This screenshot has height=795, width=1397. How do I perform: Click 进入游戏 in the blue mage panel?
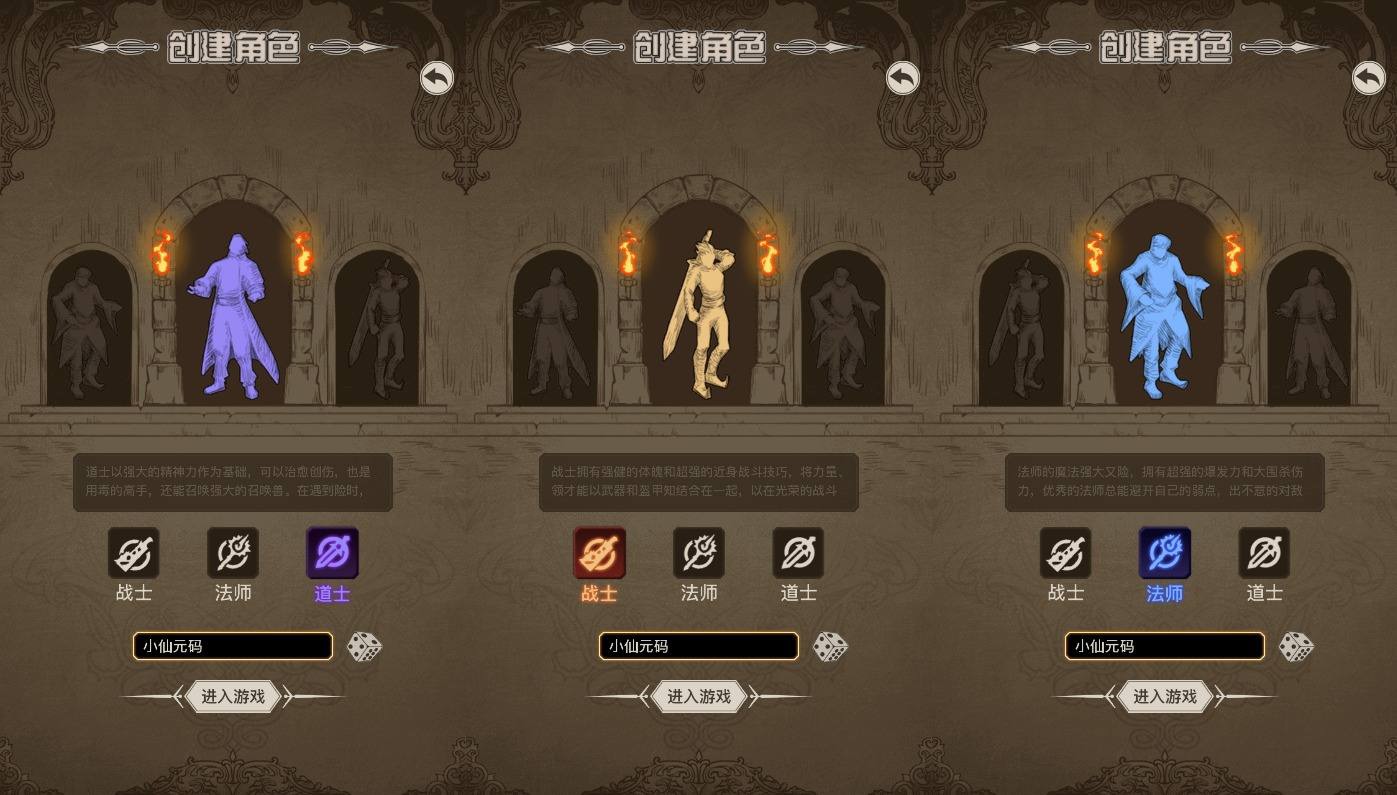click(x=1165, y=697)
